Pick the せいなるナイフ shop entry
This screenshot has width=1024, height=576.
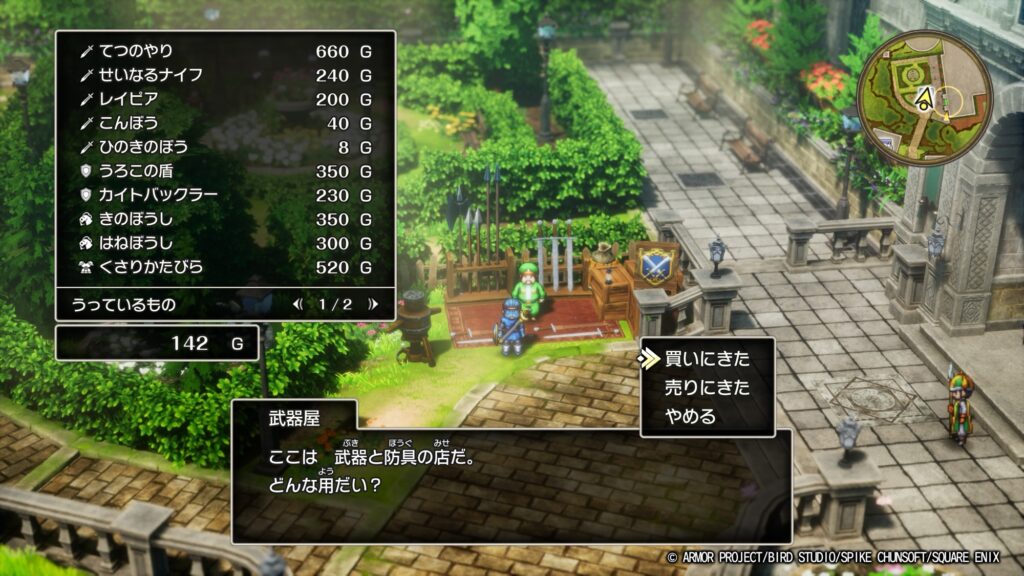tap(226, 75)
